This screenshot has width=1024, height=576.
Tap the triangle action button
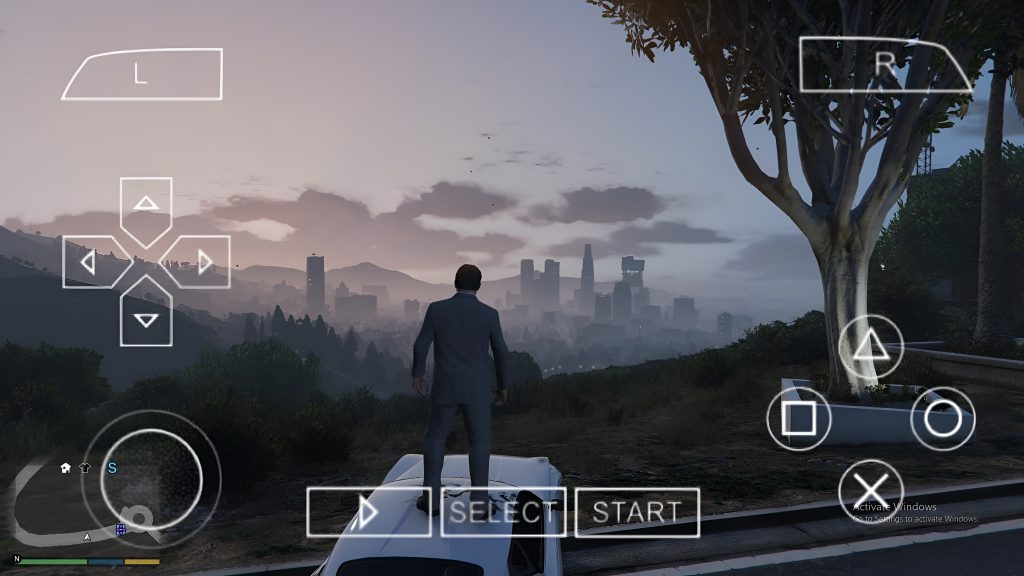coord(870,347)
